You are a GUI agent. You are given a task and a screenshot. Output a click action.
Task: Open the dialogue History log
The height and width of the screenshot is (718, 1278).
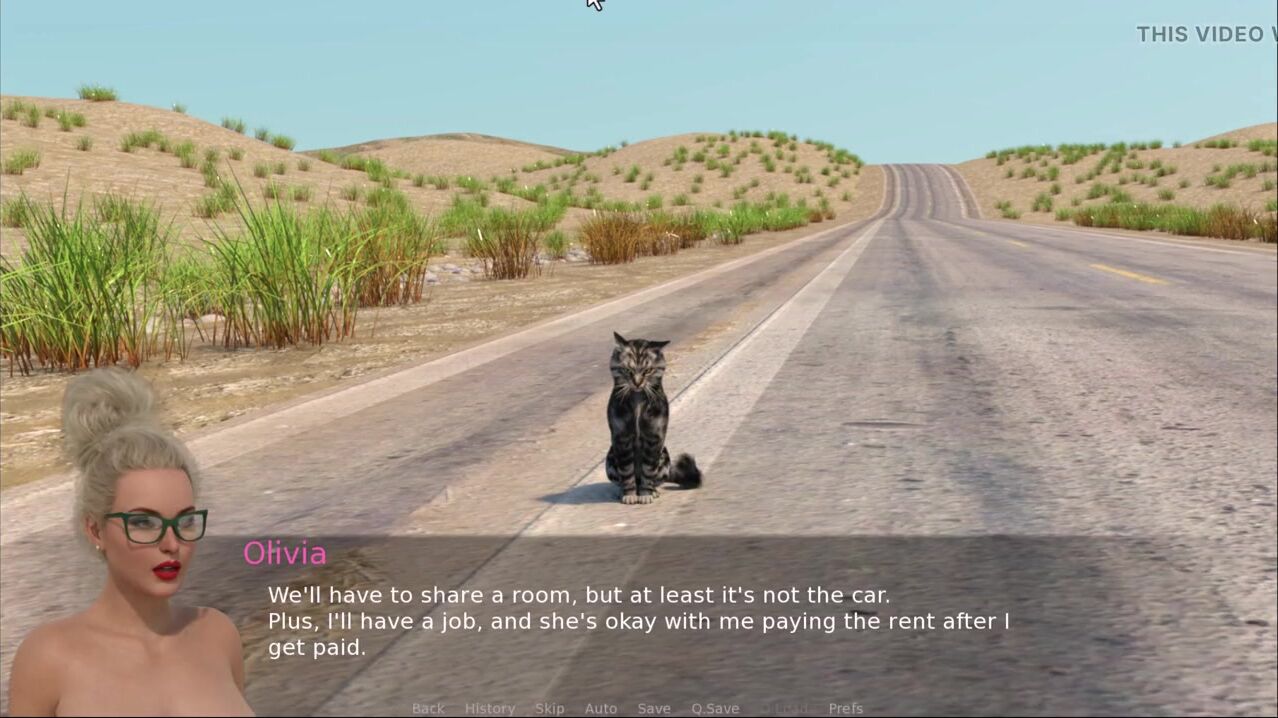(490, 708)
